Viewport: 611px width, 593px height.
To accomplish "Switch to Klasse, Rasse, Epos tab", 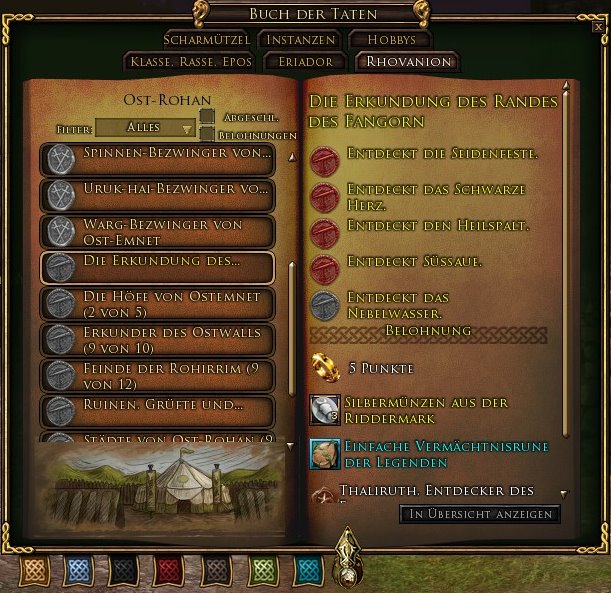I will pos(190,62).
